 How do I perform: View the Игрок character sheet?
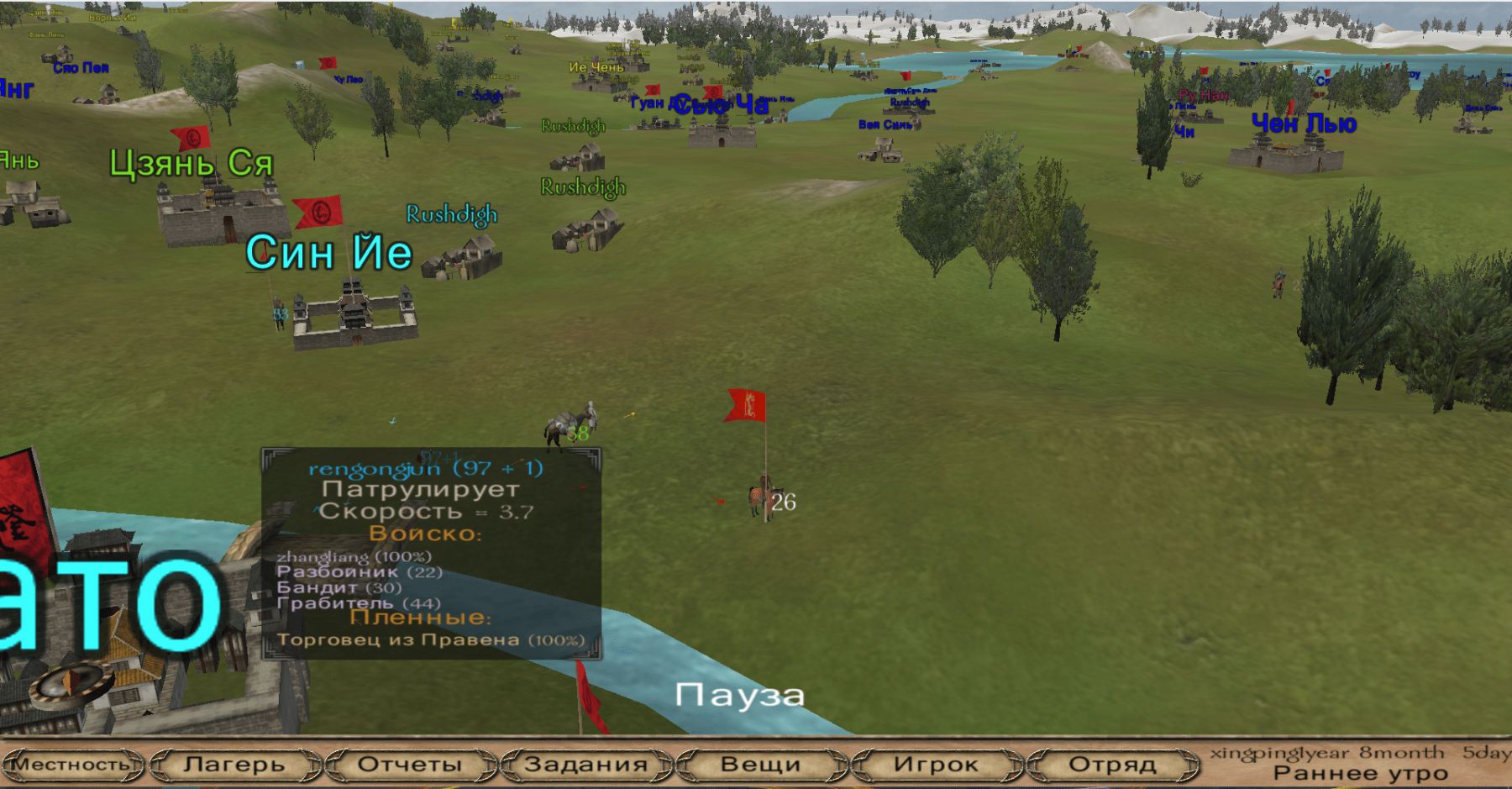pos(936,765)
